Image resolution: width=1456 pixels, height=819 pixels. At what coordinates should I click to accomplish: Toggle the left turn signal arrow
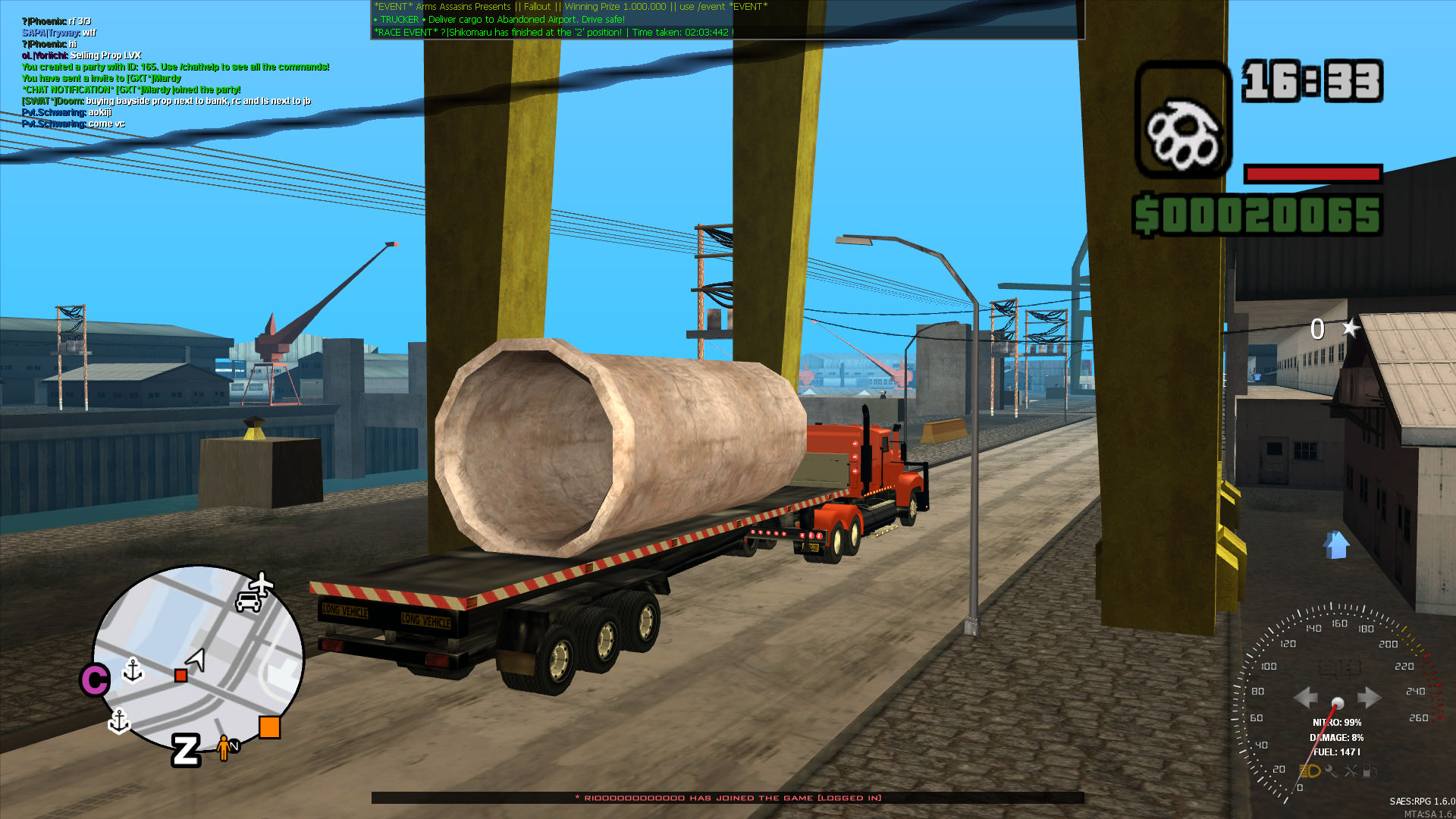[x=1306, y=697]
